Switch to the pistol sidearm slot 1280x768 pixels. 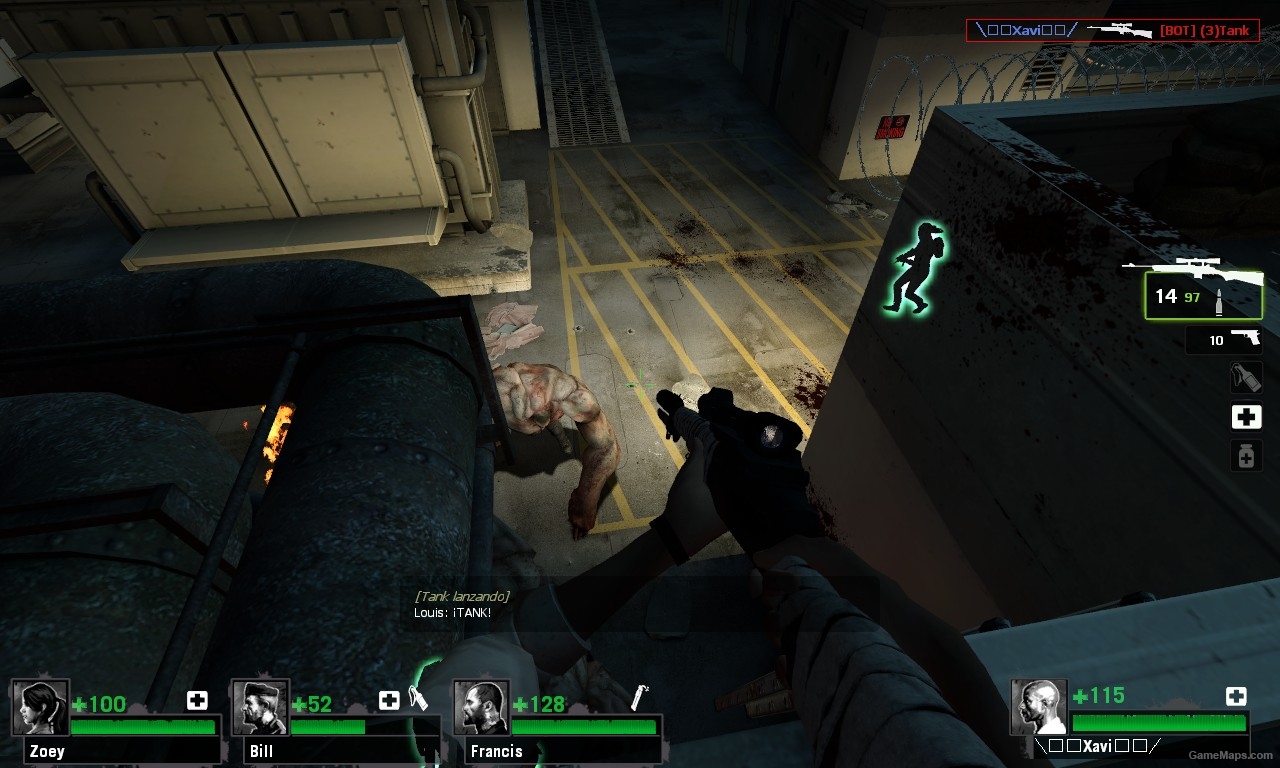click(1224, 340)
